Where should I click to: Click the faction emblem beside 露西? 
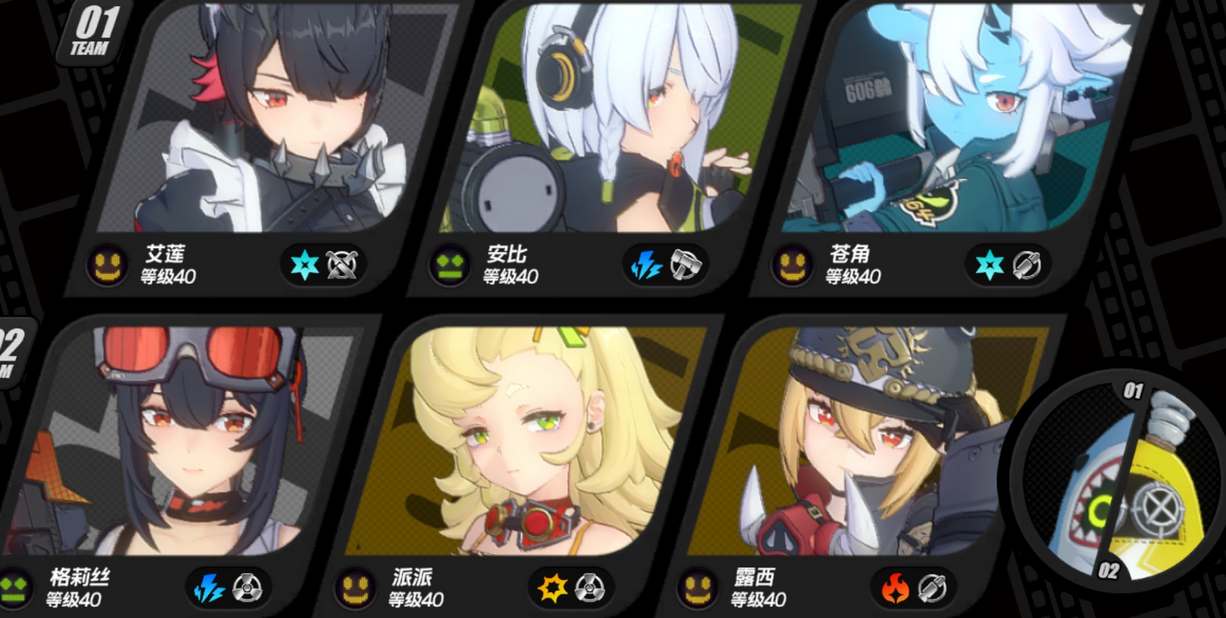[698, 587]
